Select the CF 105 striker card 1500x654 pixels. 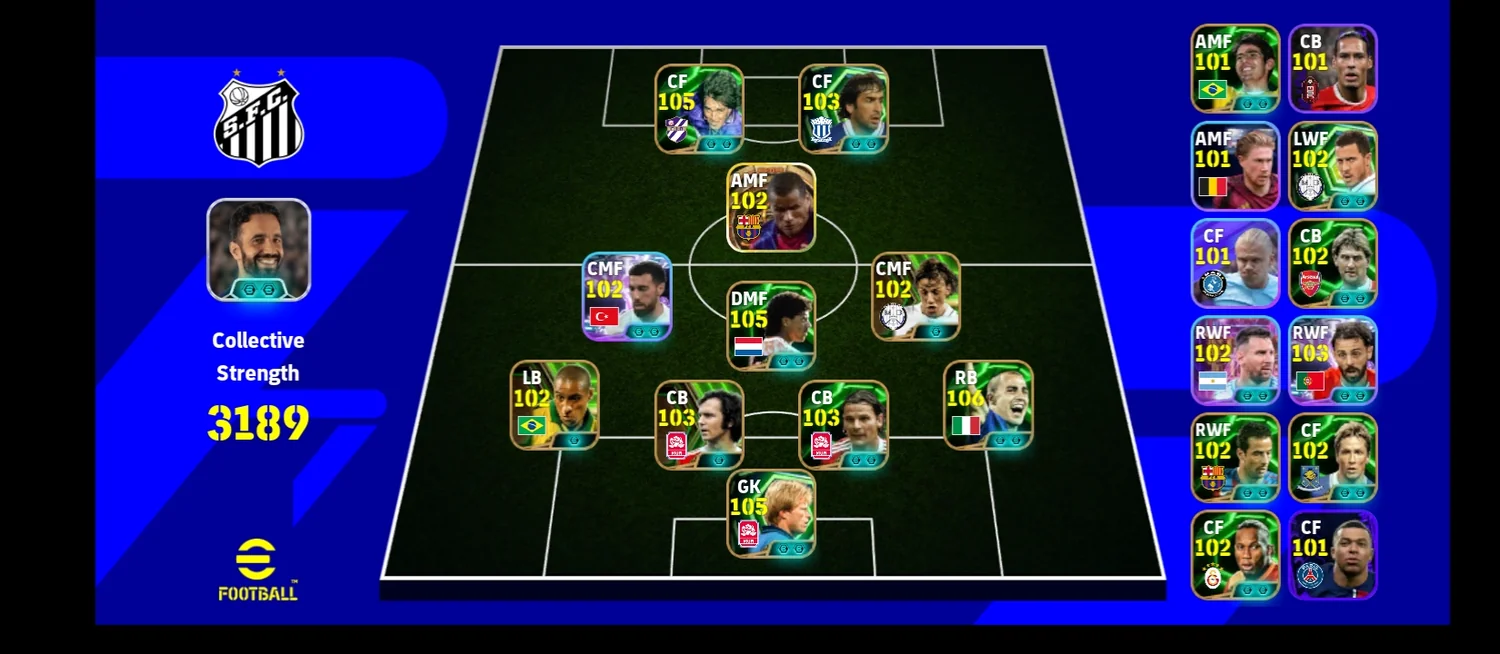click(699, 109)
